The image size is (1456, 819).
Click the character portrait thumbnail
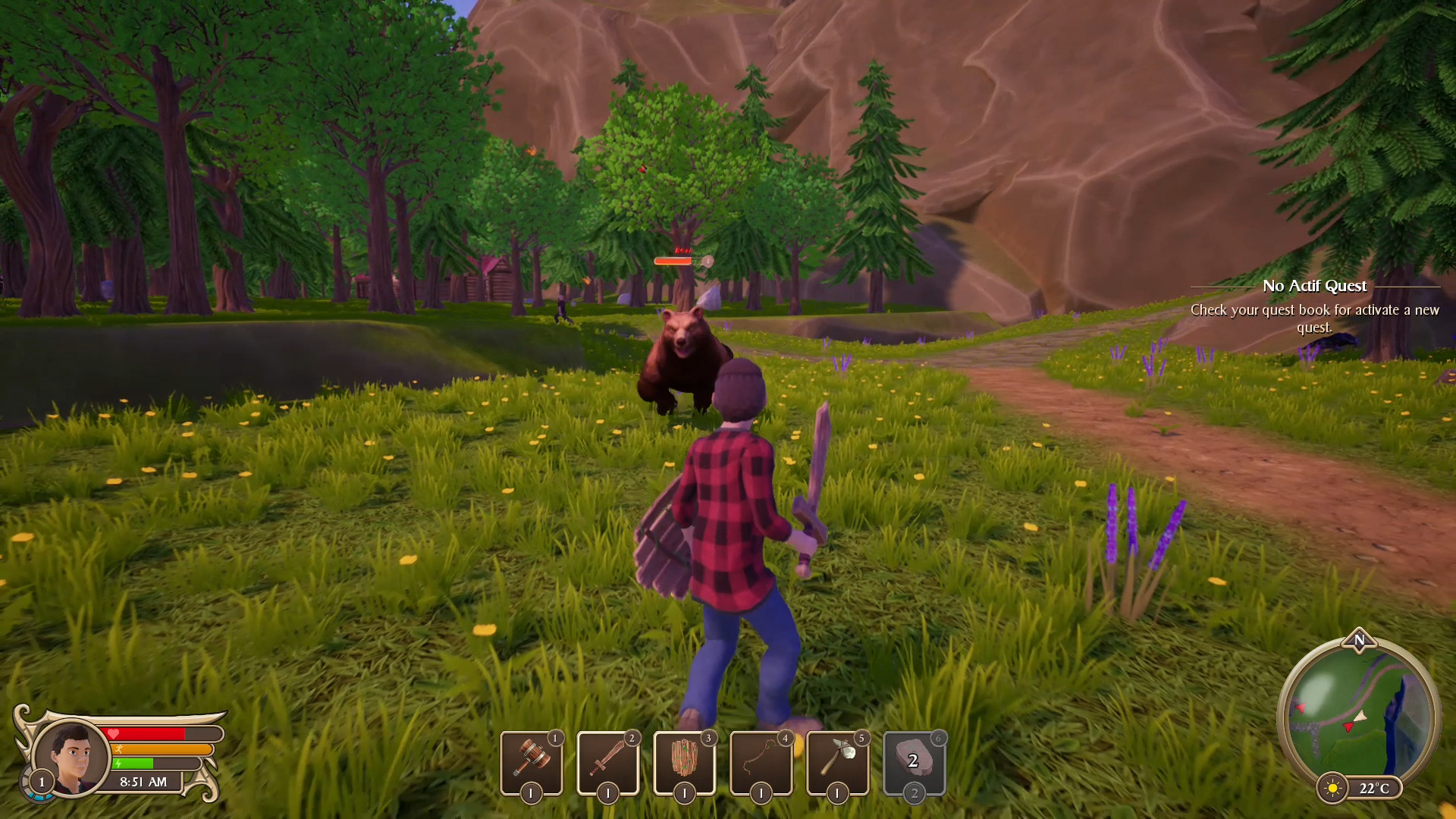[73, 757]
